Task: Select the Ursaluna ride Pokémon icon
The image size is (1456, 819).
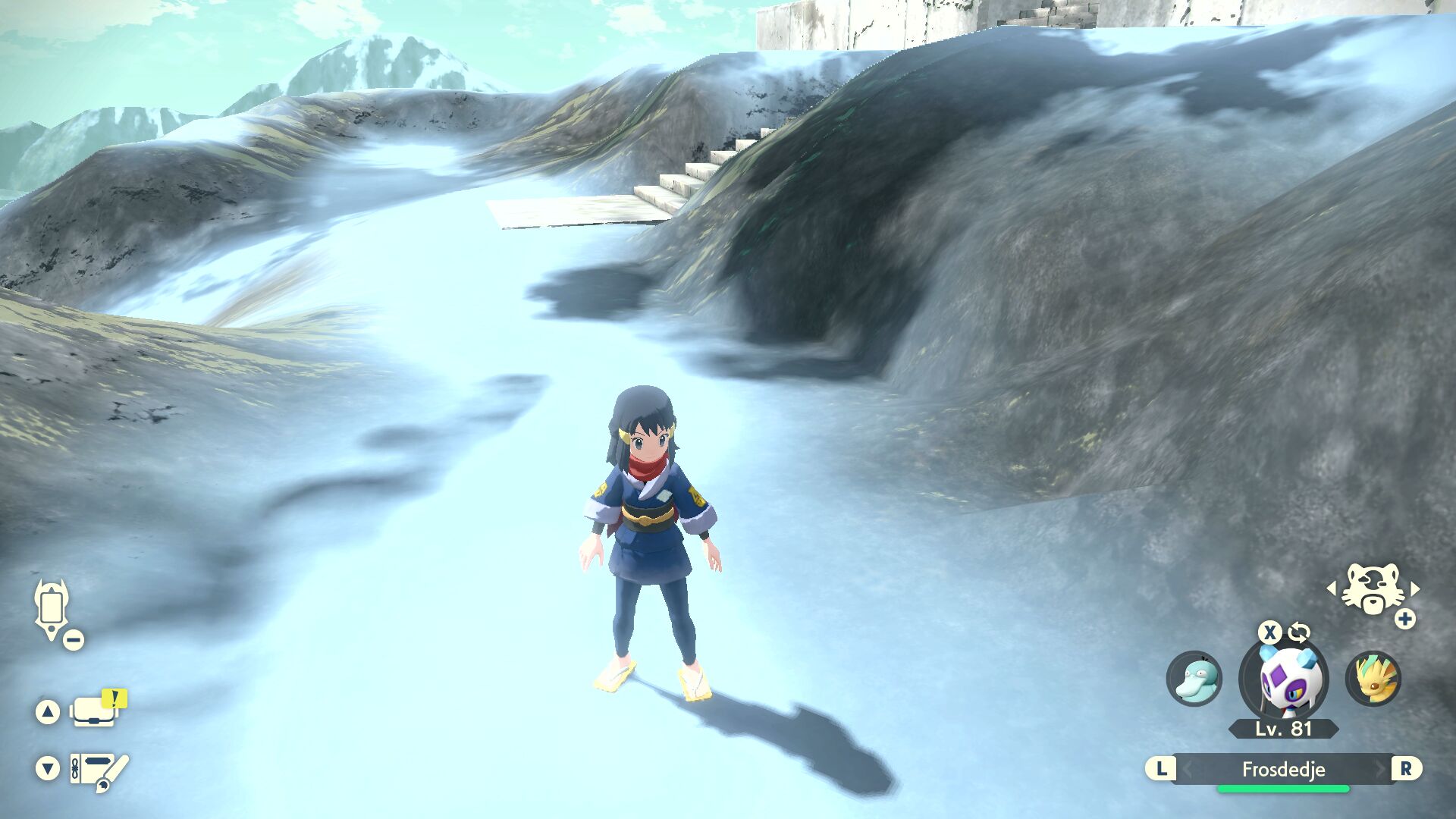Action: pyautogui.click(x=1372, y=589)
